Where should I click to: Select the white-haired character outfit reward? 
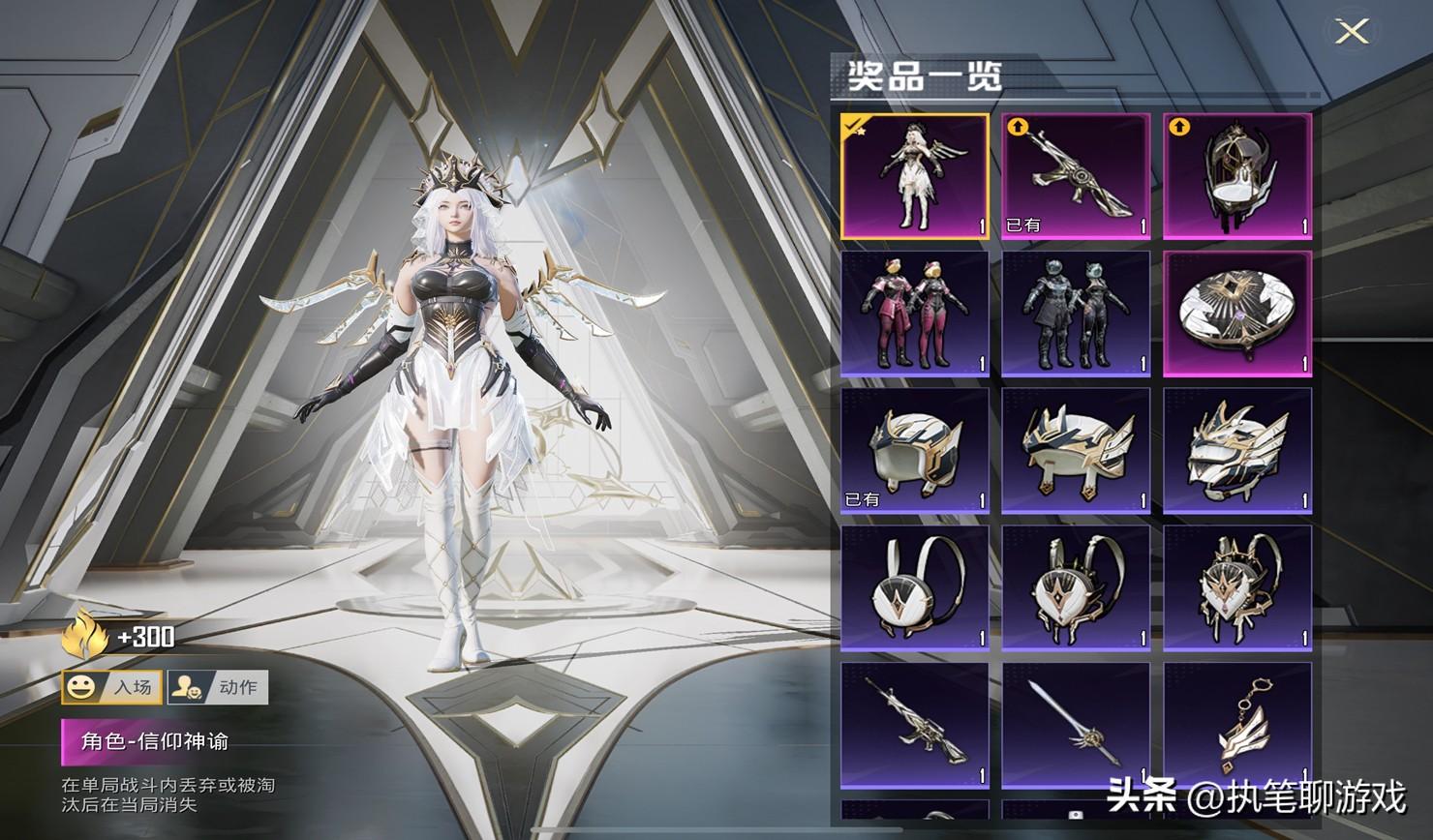click(914, 176)
